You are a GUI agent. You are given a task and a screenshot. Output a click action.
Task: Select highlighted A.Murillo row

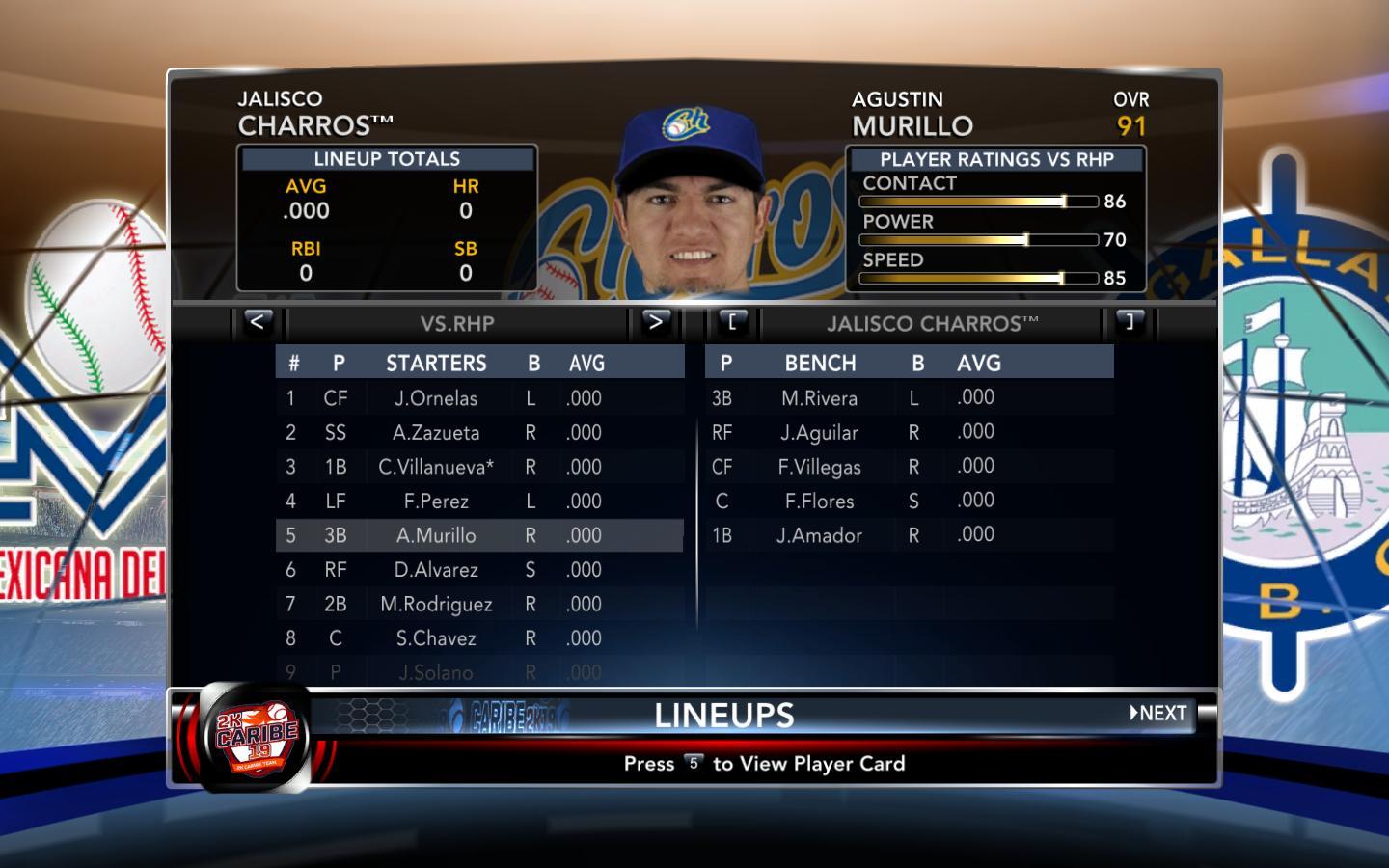click(x=436, y=535)
